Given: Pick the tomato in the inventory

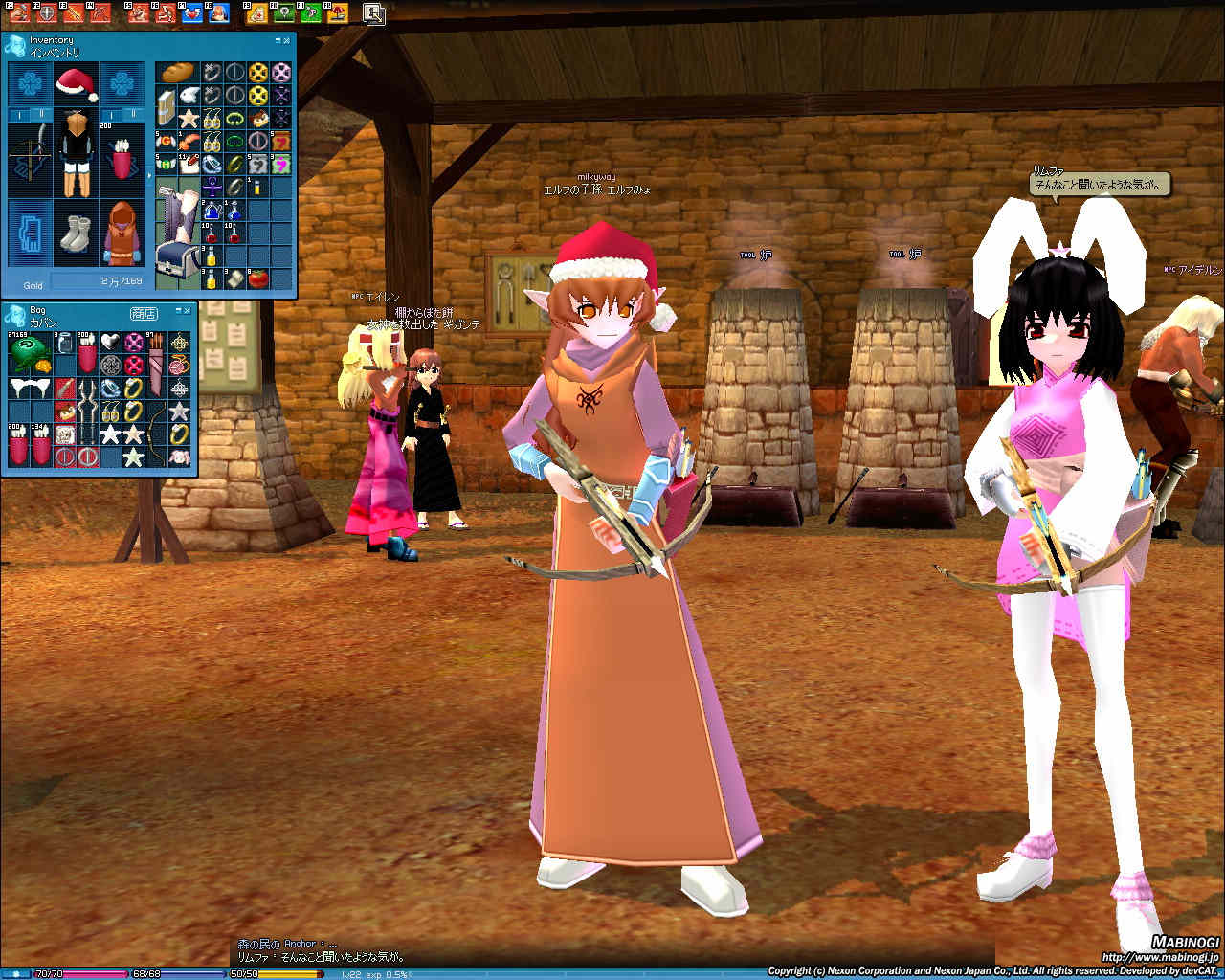Looking at the screenshot, I should tap(256, 278).
